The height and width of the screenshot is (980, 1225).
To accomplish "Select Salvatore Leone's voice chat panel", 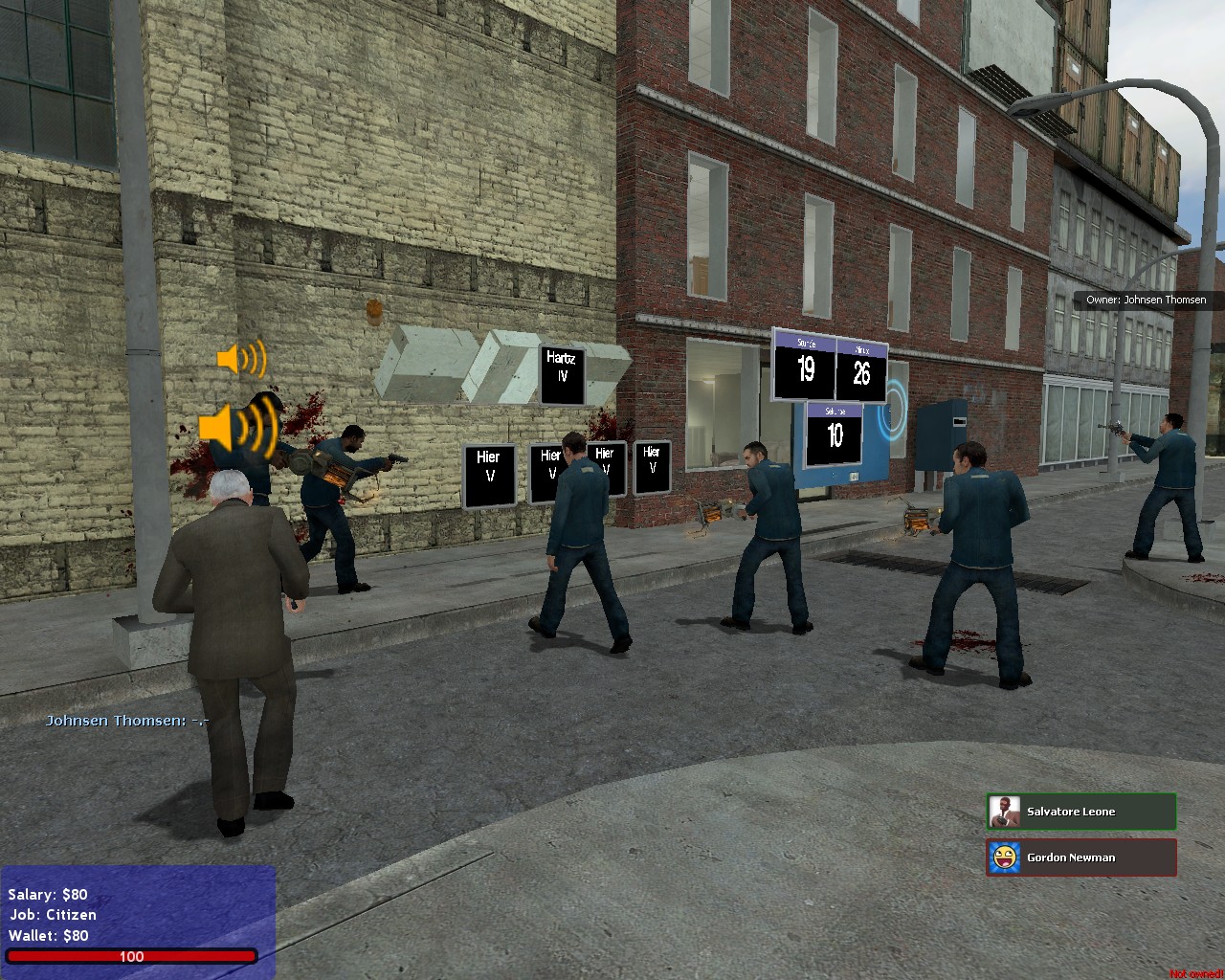I will point(1081,812).
